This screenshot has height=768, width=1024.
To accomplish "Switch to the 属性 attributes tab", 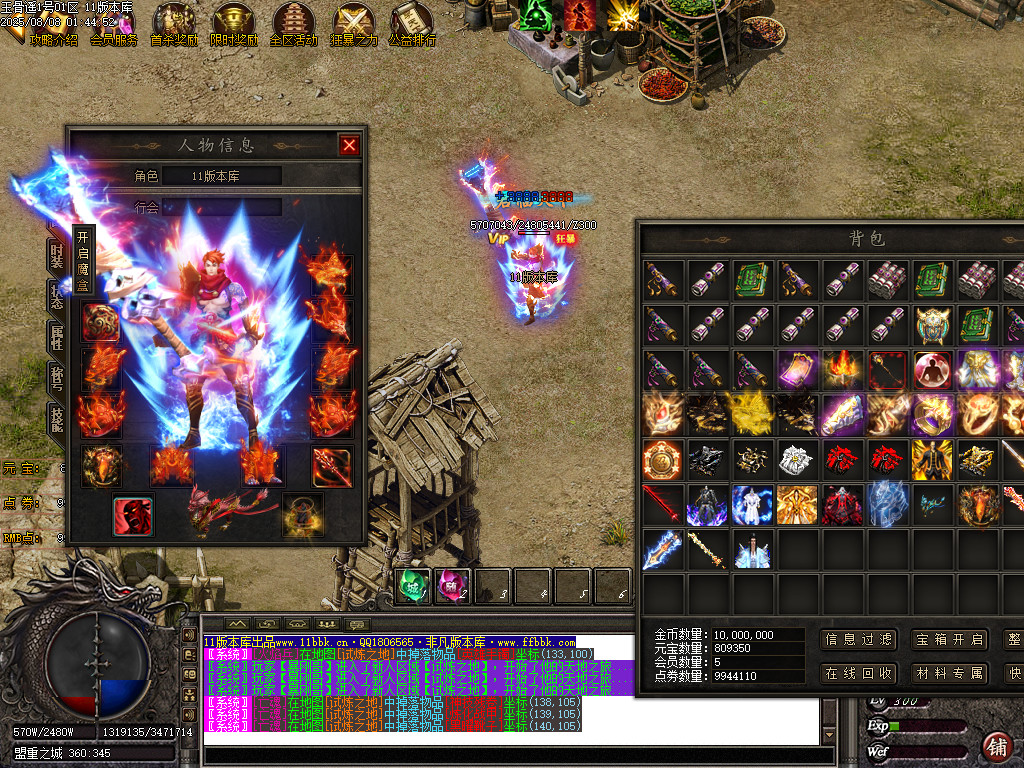I will [x=57, y=337].
